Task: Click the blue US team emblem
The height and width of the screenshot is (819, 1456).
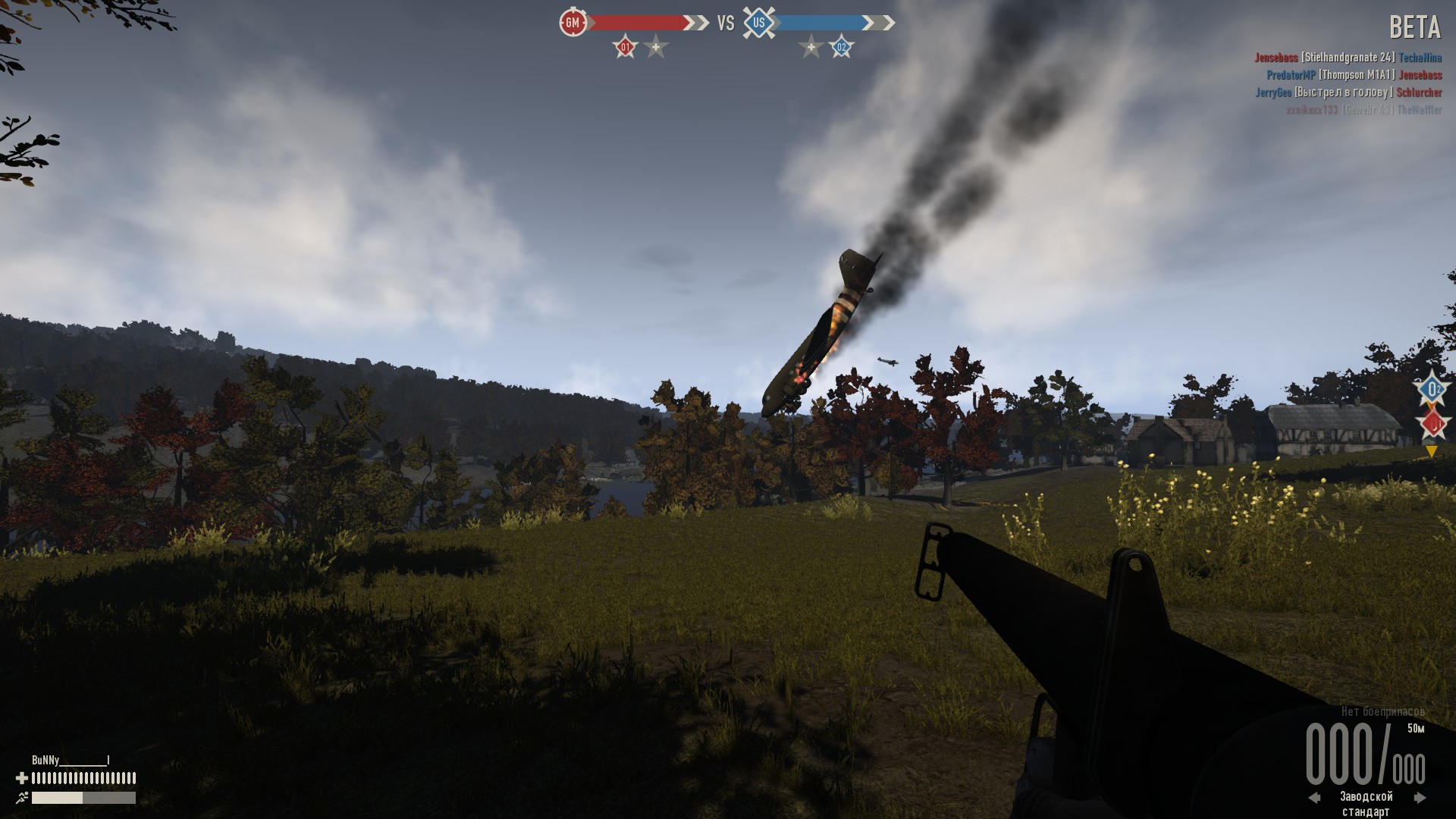Action: (x=758, y=23)
